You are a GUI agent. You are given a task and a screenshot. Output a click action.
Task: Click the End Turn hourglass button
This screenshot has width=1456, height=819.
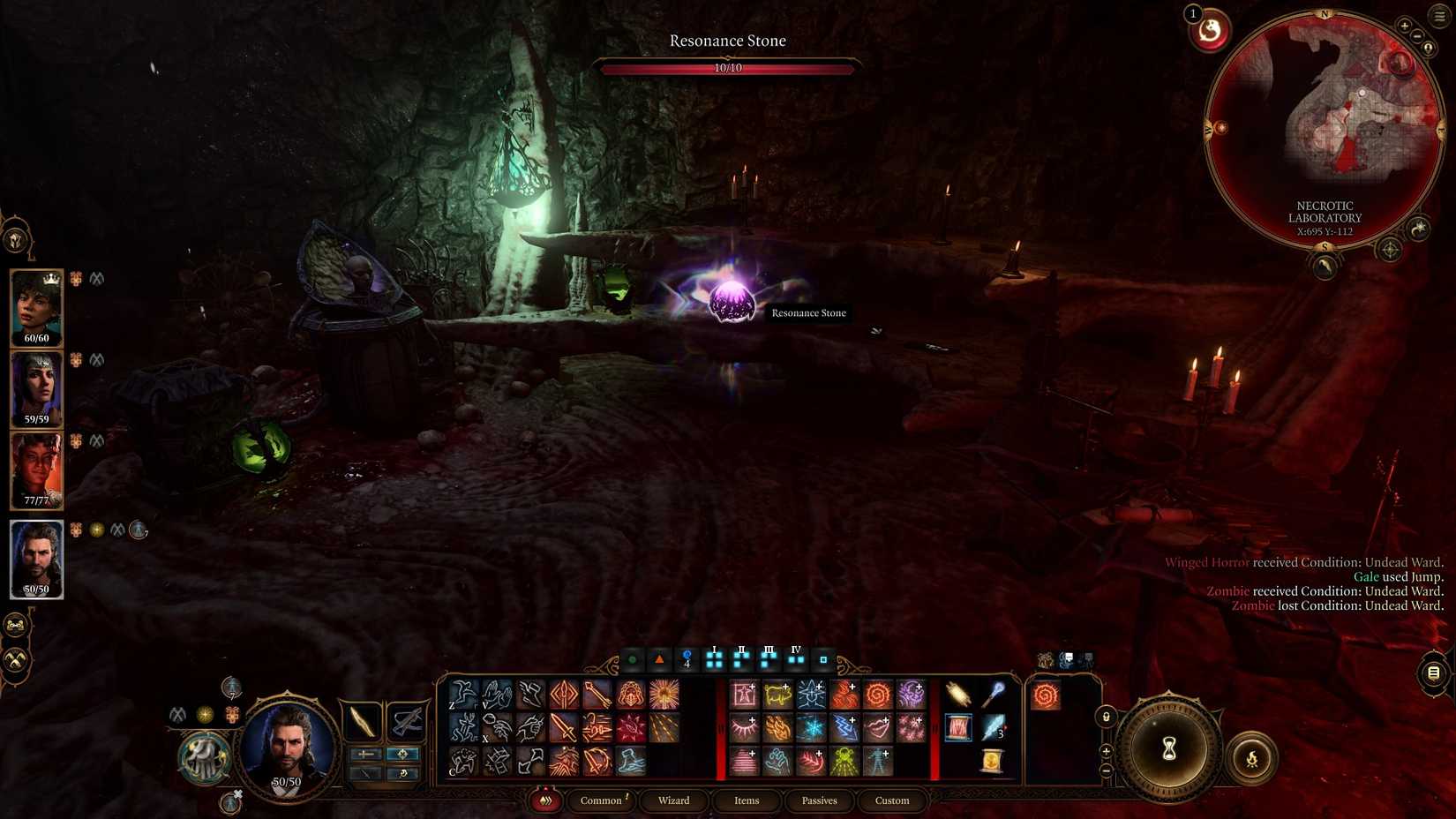[1169, 748]
